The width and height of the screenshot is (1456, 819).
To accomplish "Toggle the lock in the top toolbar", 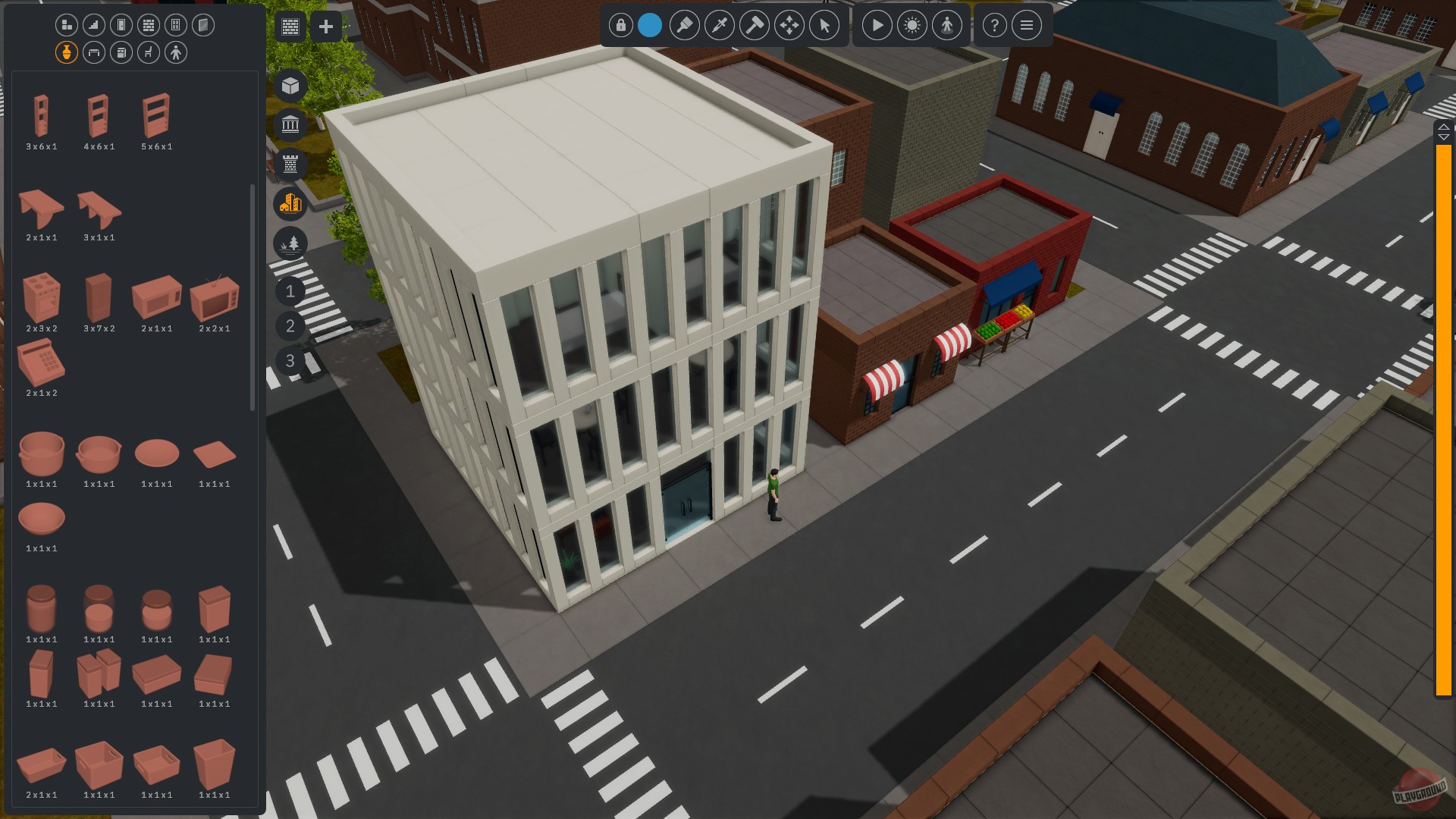I will coord(620,25).
